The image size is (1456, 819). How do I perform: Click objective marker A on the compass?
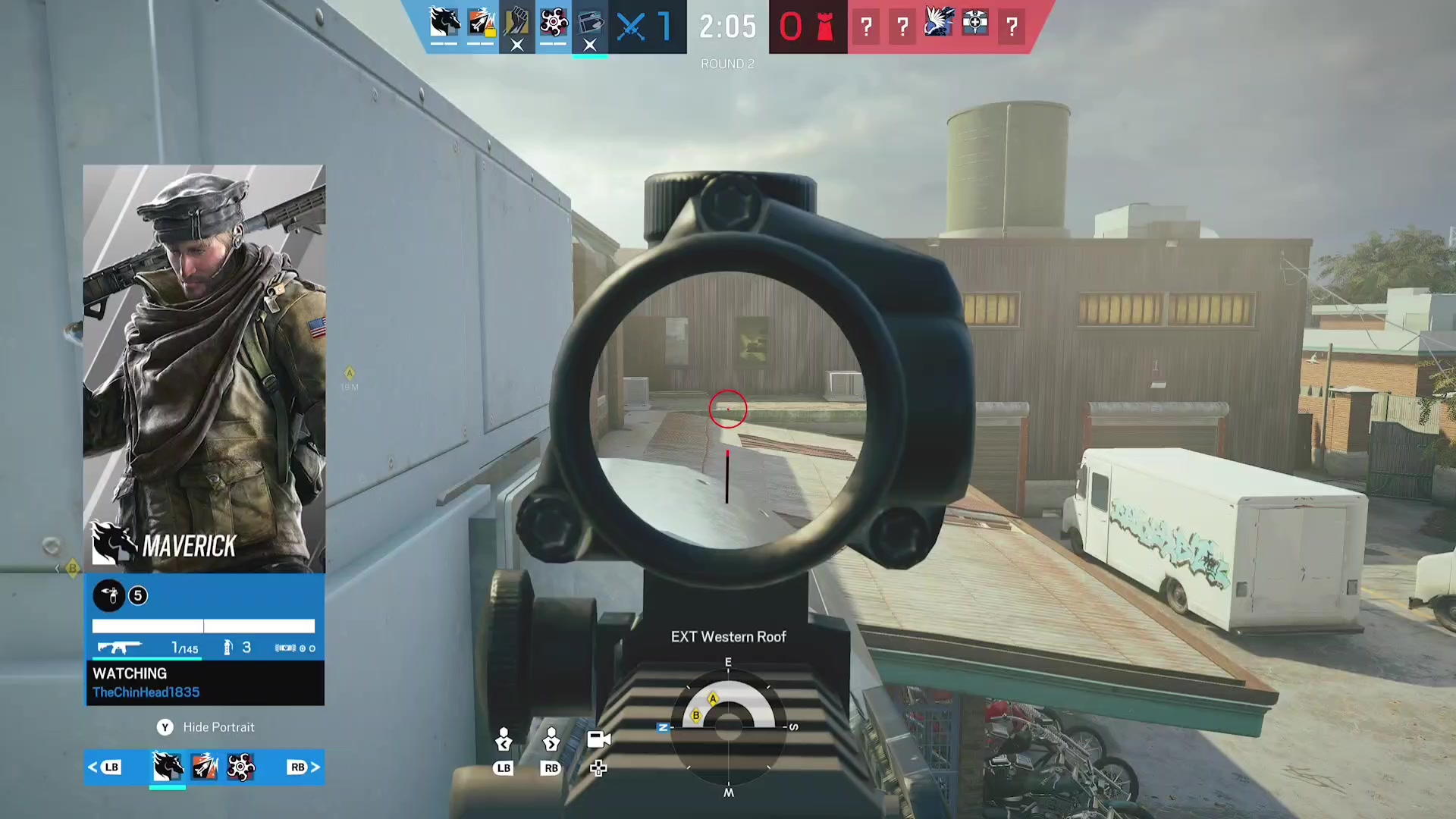713,698
